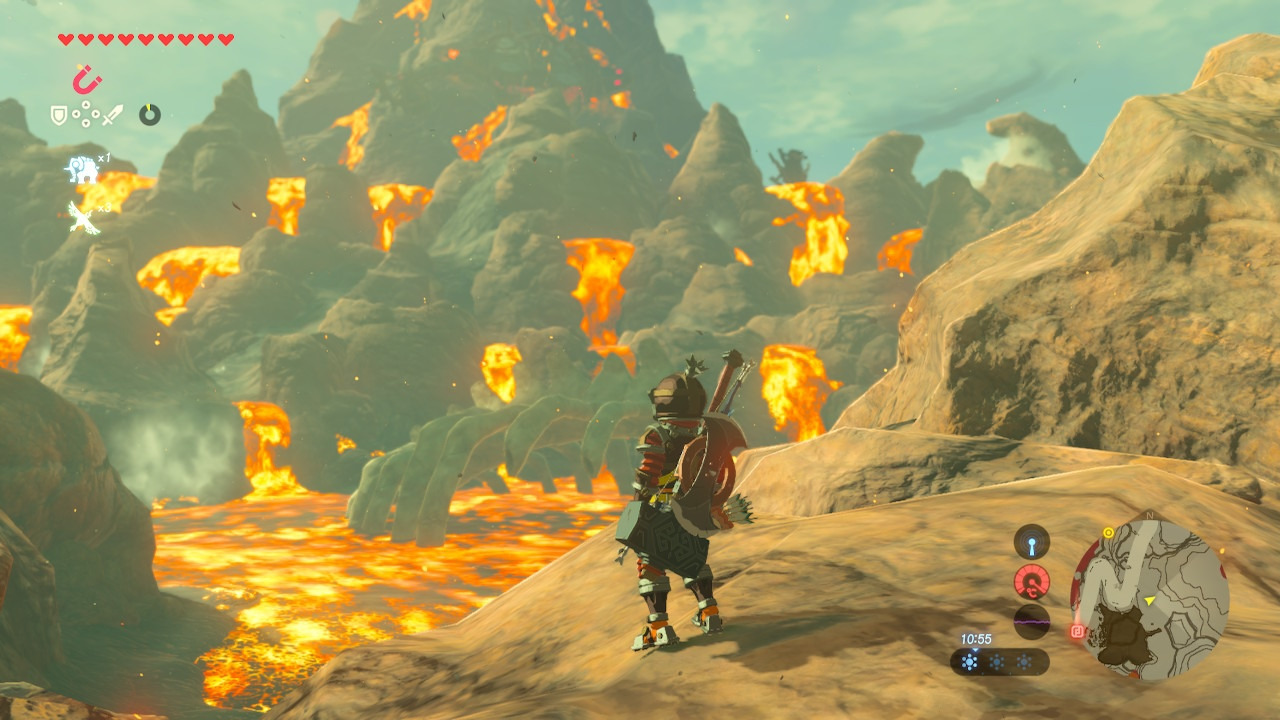The height and width of the screenshot is (720, 1280).
Task: Activate the glowing elephant champion ability
Action: 82,171
